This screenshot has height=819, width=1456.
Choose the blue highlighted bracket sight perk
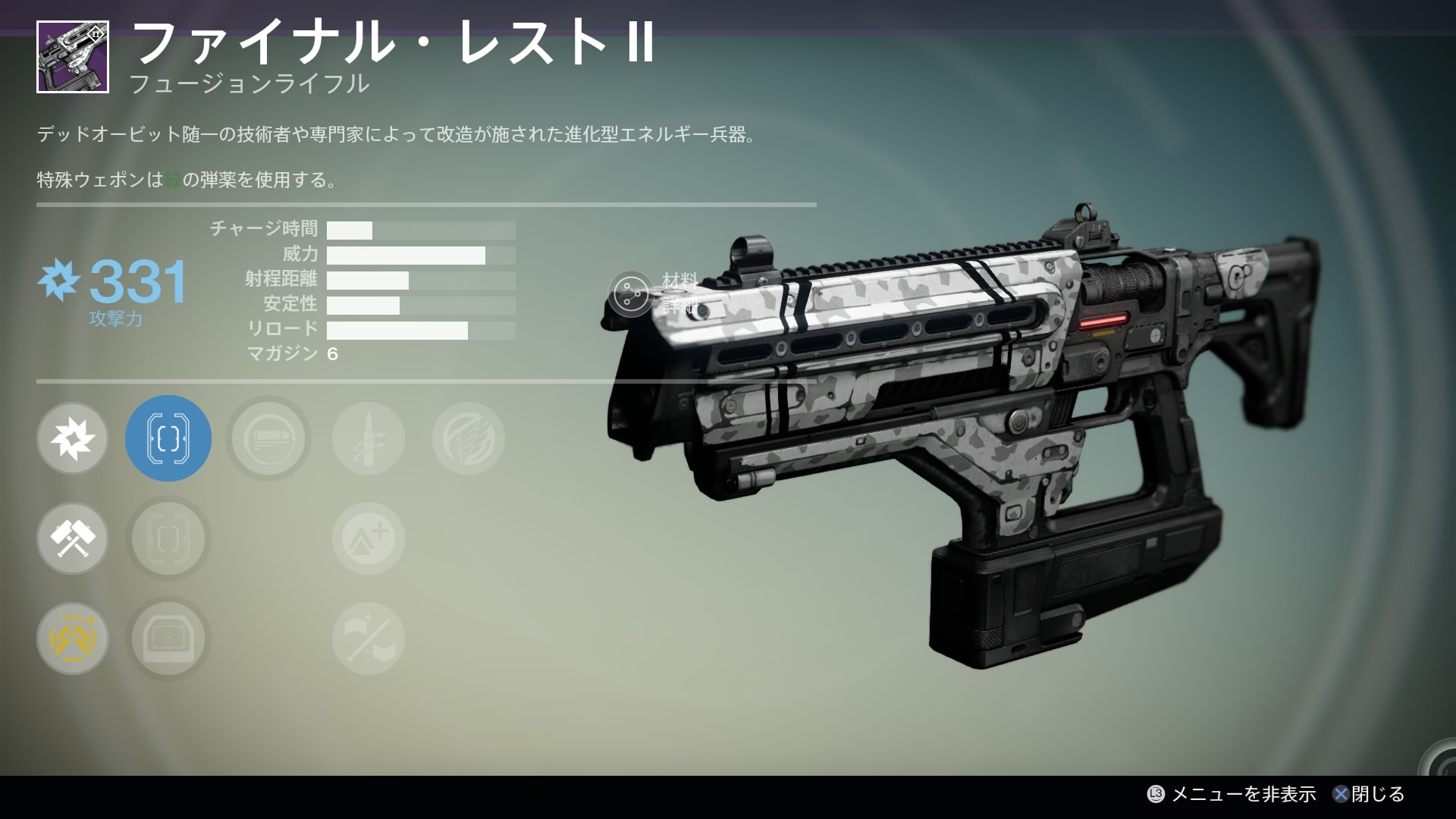pos(168,438)
